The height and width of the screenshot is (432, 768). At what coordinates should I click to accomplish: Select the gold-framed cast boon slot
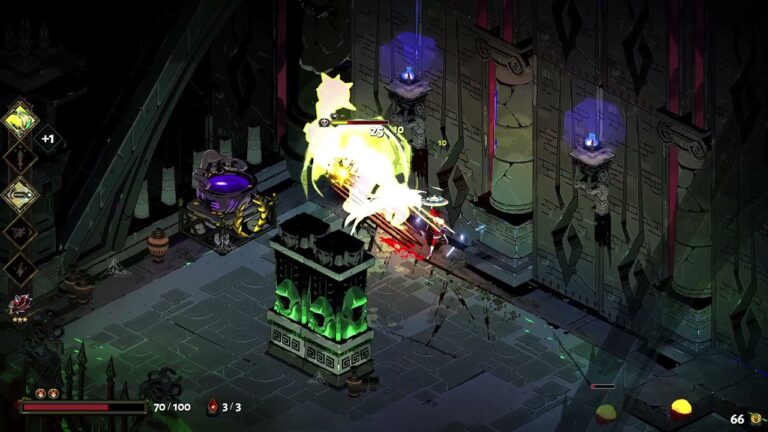tap(21, 194)
